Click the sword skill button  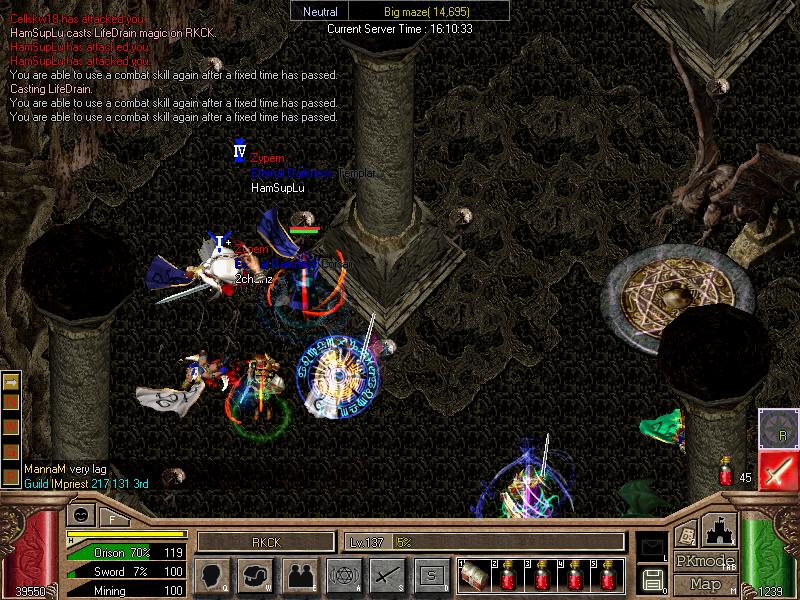386,575
